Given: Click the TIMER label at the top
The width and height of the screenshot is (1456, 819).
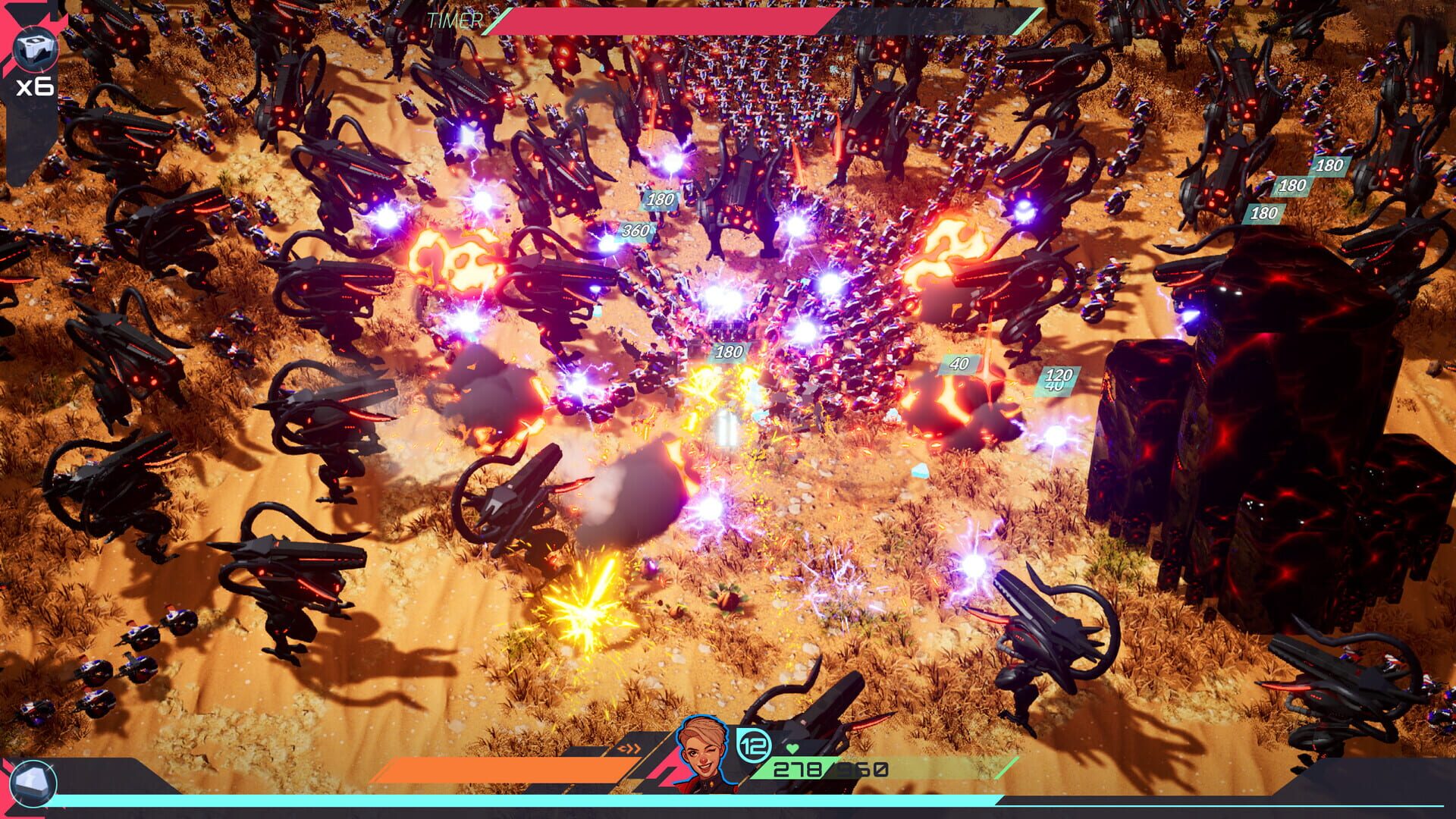Looking at the screenshot, I should point(453,20).
